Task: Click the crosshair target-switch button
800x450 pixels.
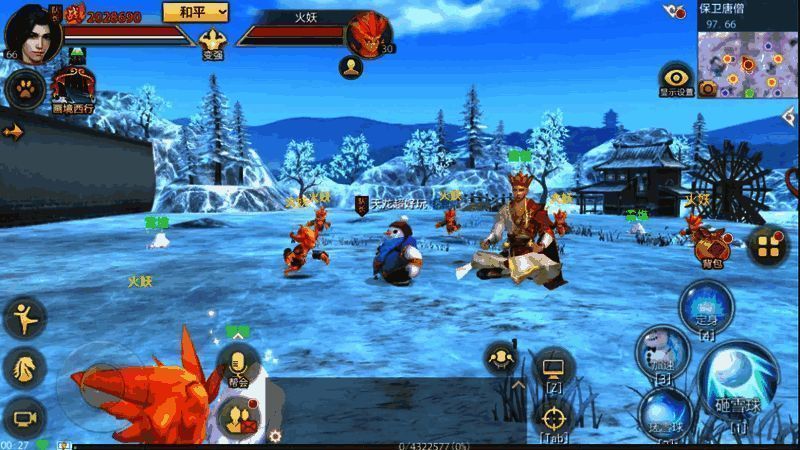Action: 553,417
